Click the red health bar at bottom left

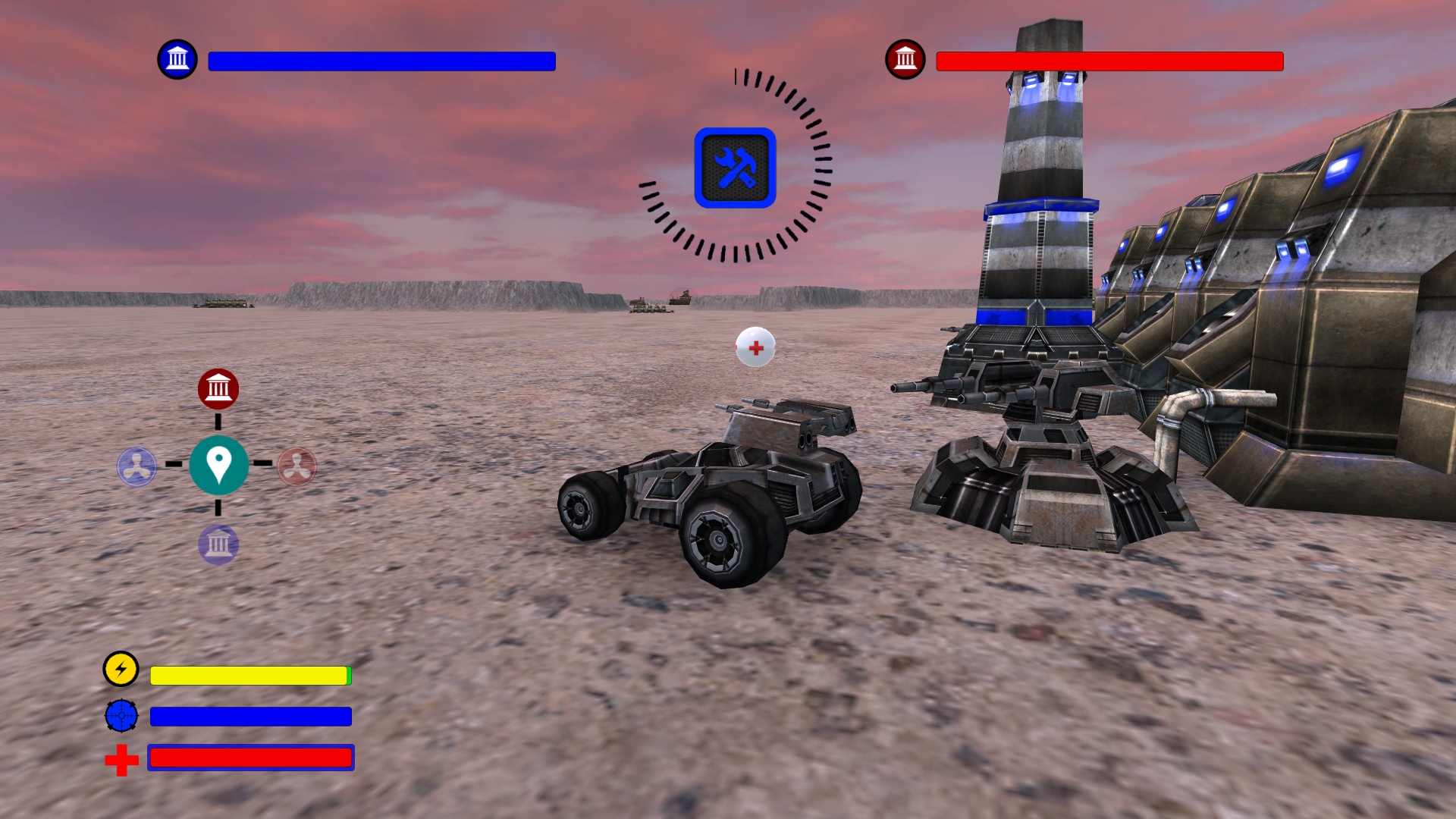(251, 758)
